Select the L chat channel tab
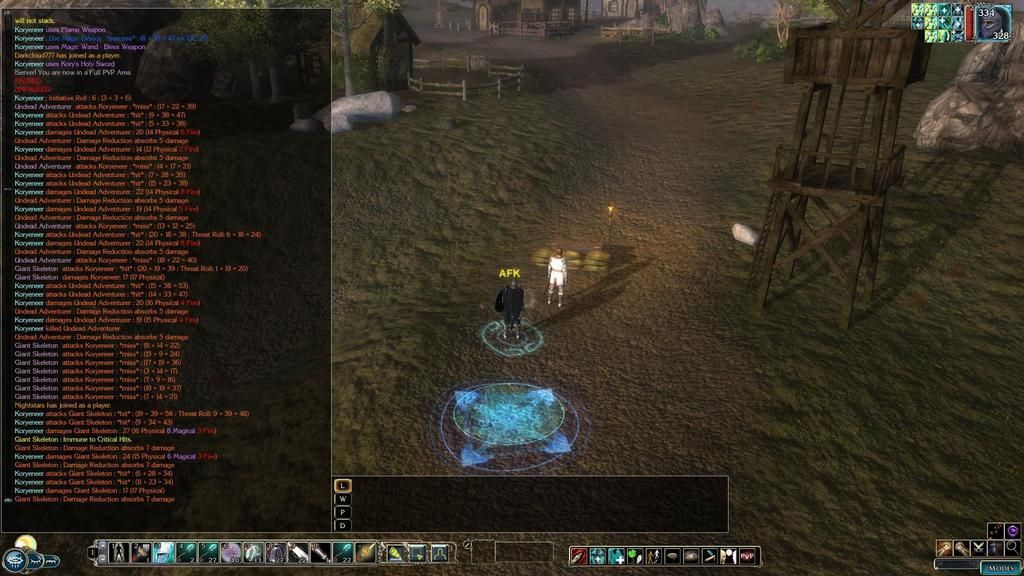Viewport: 1024px width, 576px height. (342, 485)
